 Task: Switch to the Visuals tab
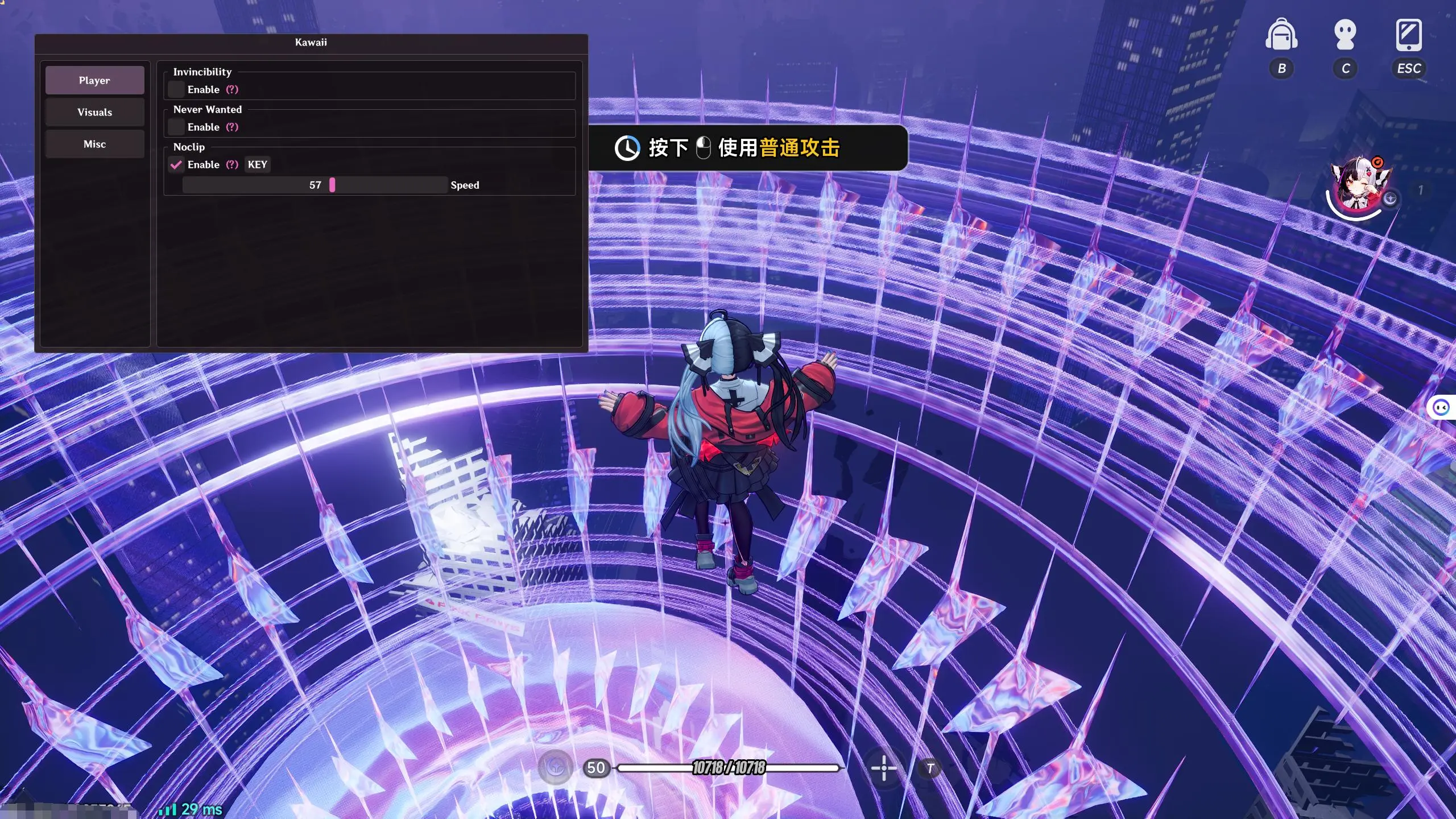coord(94,112)
